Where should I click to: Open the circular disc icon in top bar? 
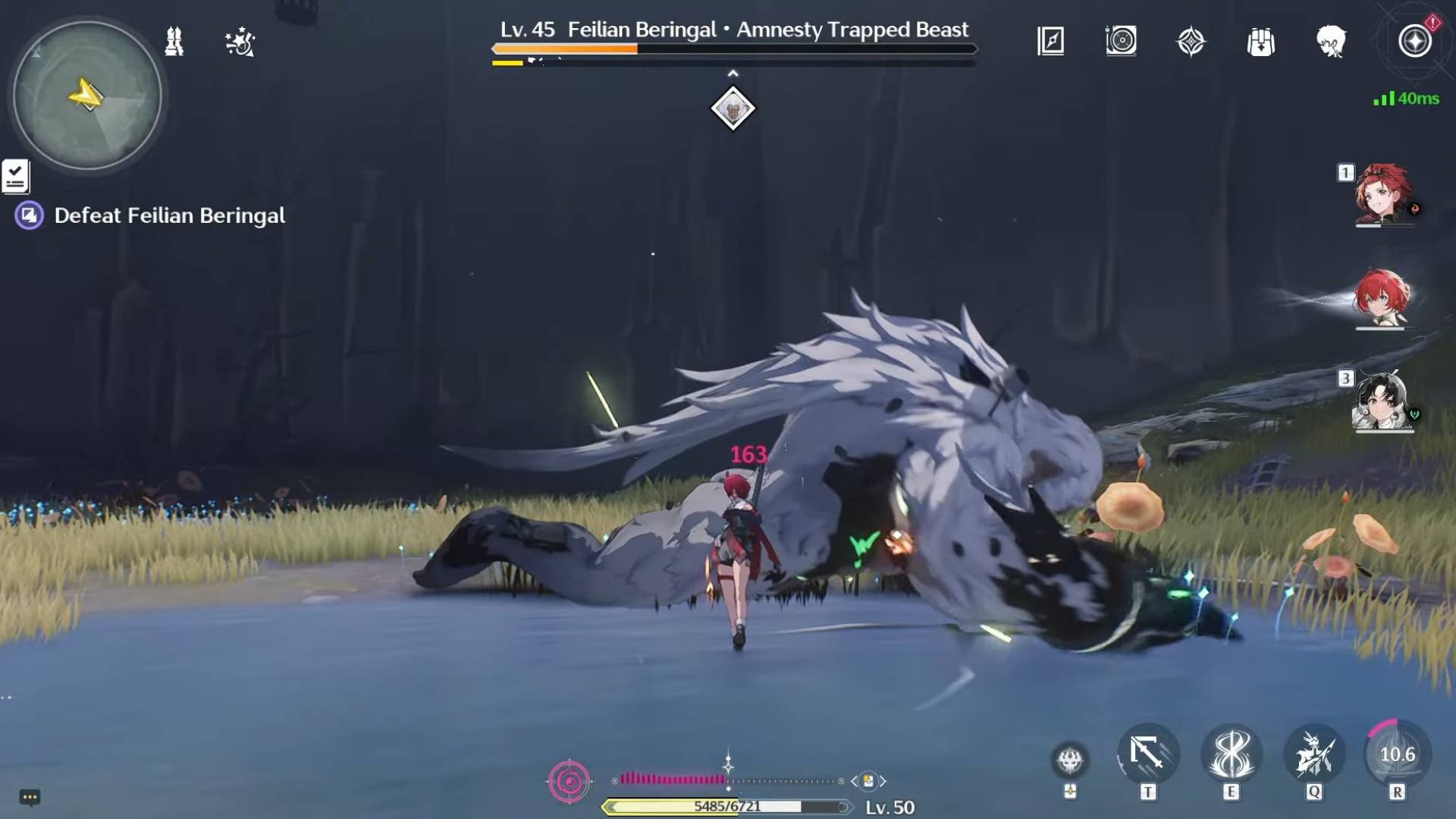1121,41
